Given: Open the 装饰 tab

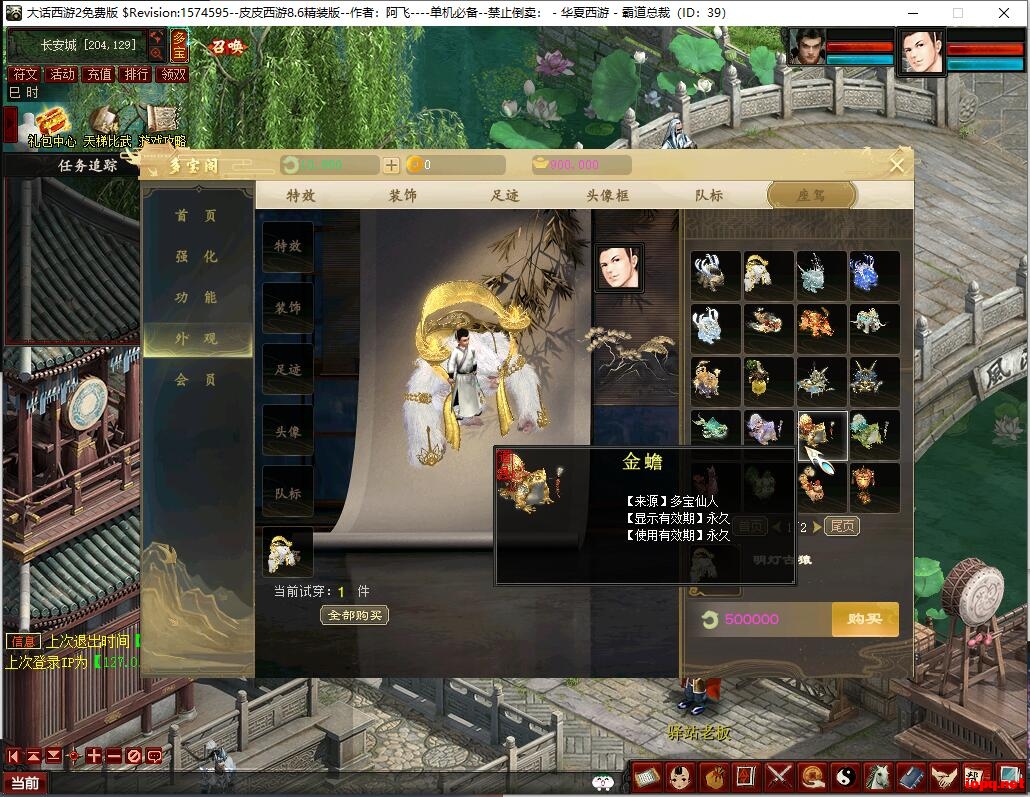Looking at the screenshot, I should pyautogui.click(x=403, y=195).
